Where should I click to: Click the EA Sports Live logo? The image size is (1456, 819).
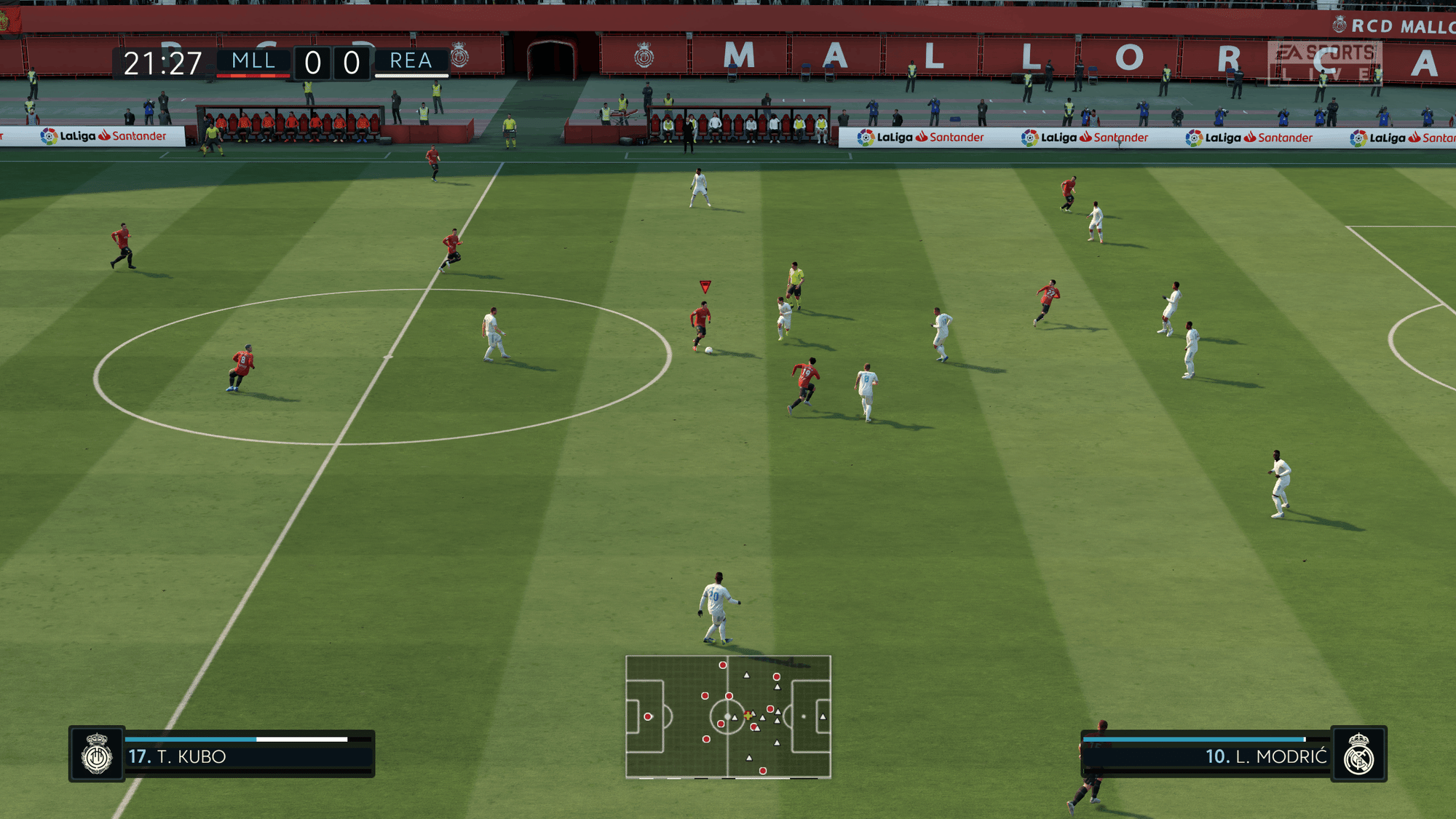[x=1324, y=63]
